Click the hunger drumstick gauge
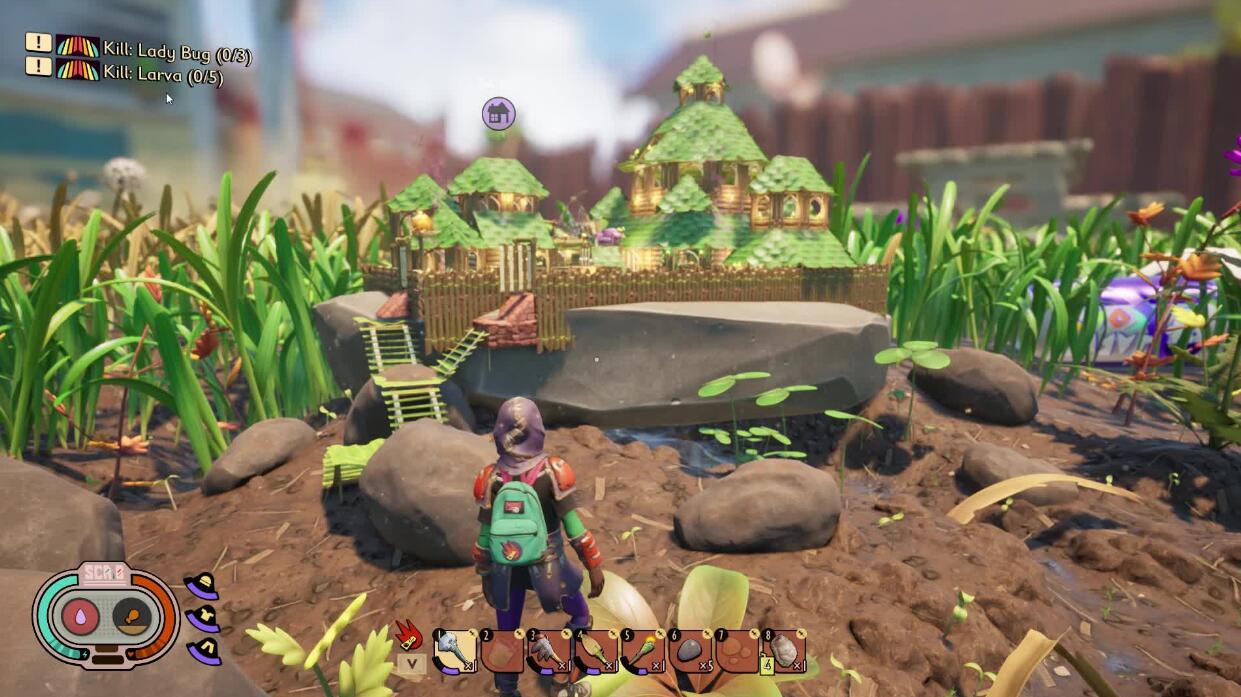Viewport: 1241px width, 697px height. point(132,616)
